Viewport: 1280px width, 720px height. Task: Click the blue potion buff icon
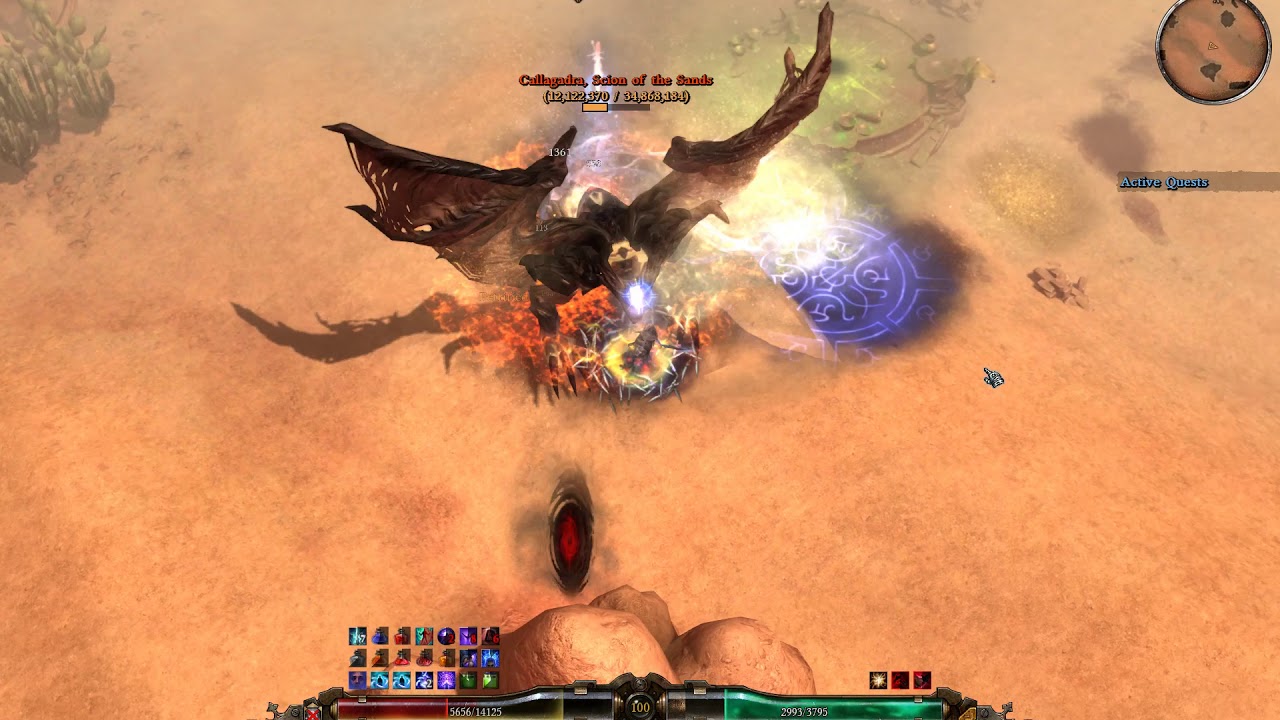click(x=379, y=636)
